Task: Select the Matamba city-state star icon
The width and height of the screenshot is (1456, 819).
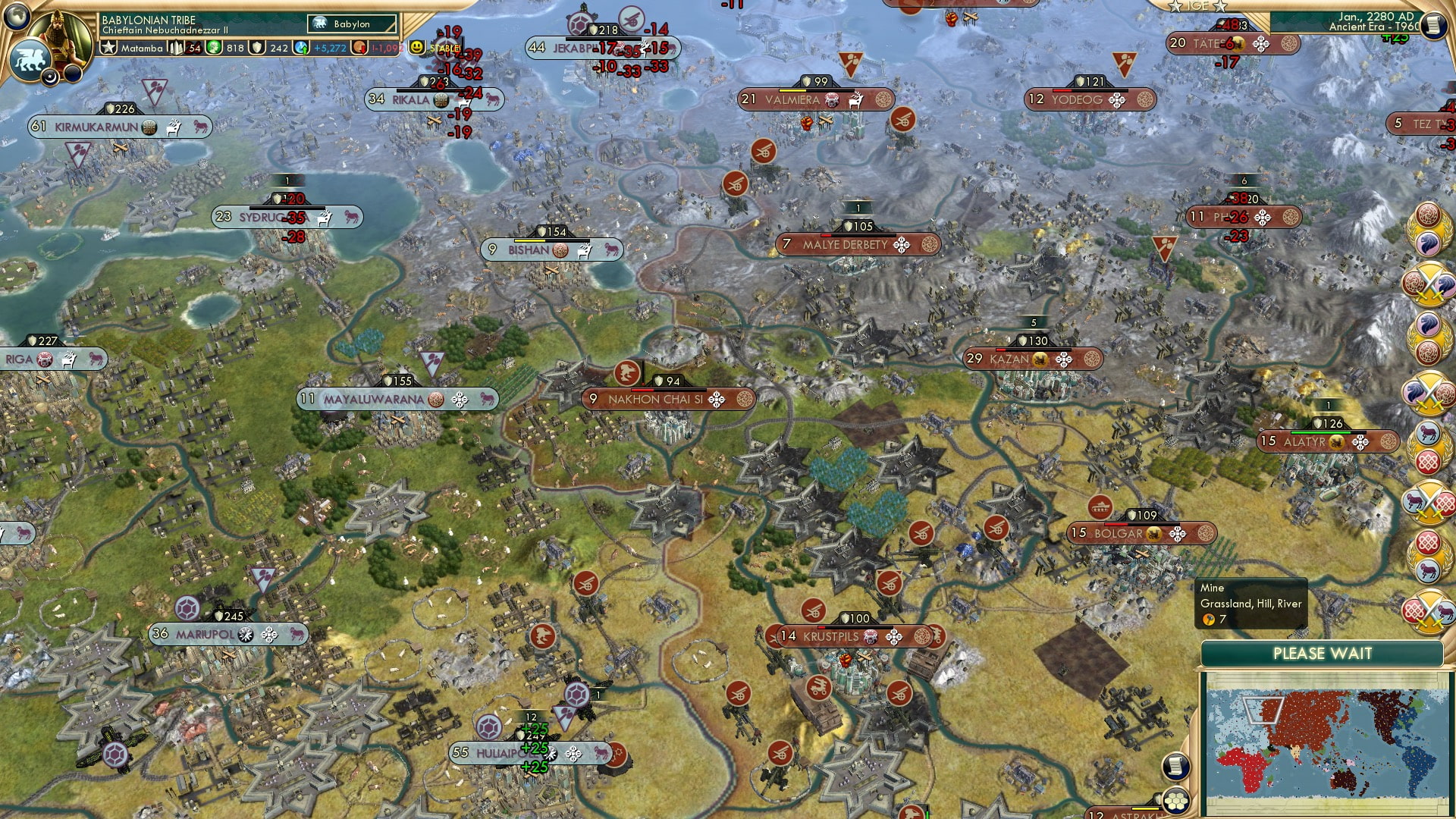Action: click(x=109, y=48)
